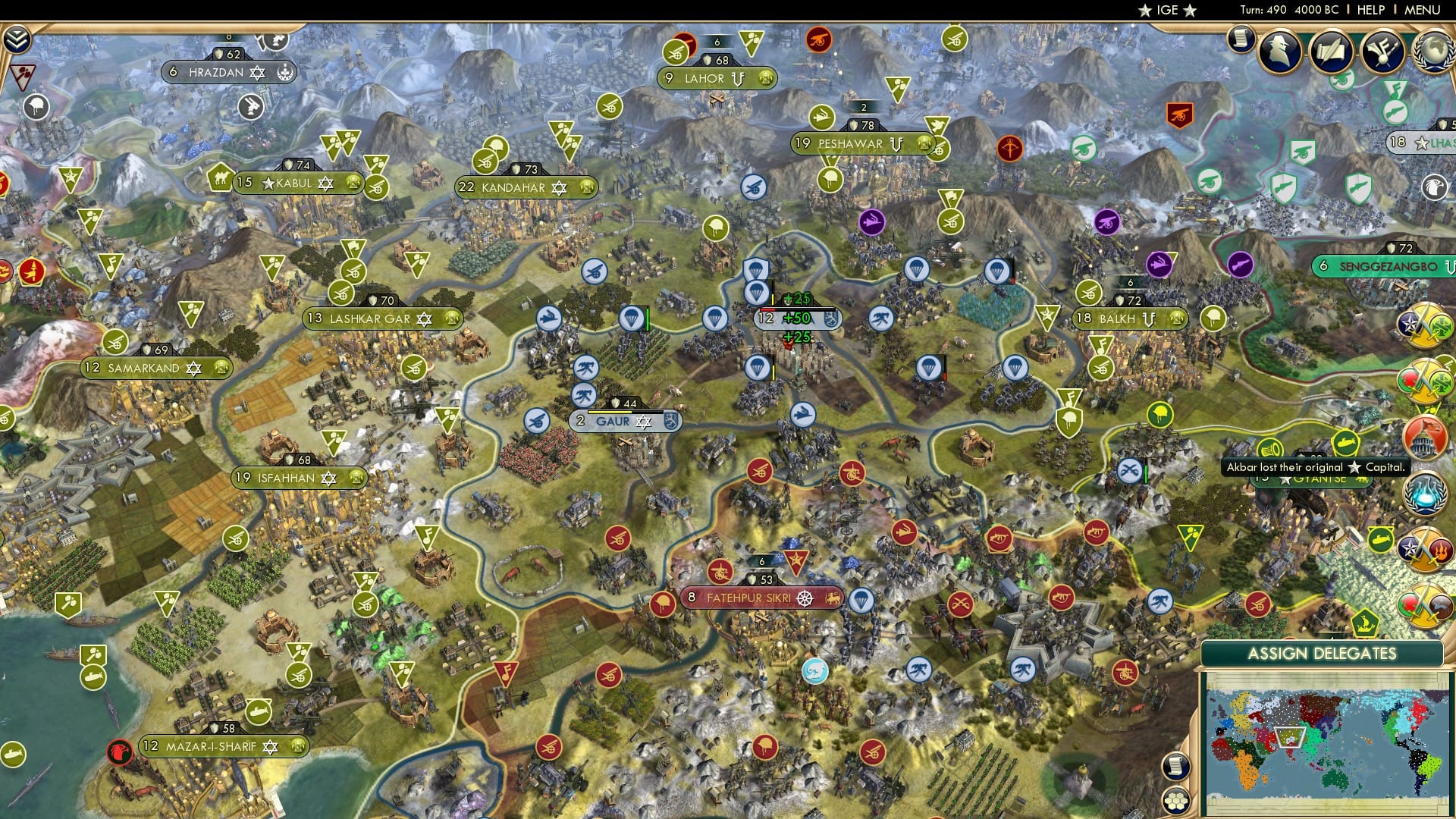This screenshot has width=1456, height=819.
Task: Click the crossed-swords war notification icon
Action: [x=1423, y=326]
